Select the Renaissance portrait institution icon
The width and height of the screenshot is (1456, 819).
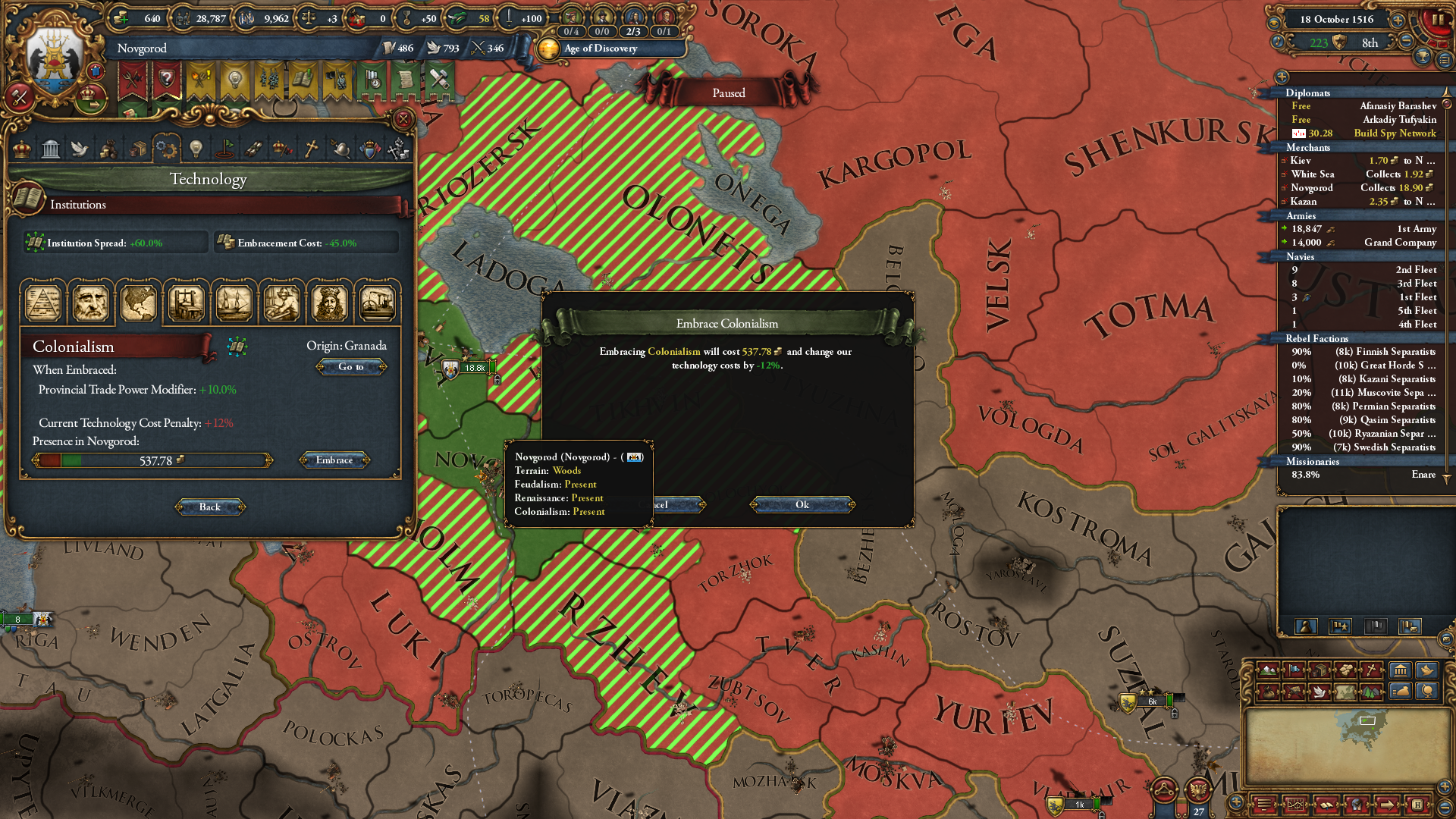(x=91, y=303)
